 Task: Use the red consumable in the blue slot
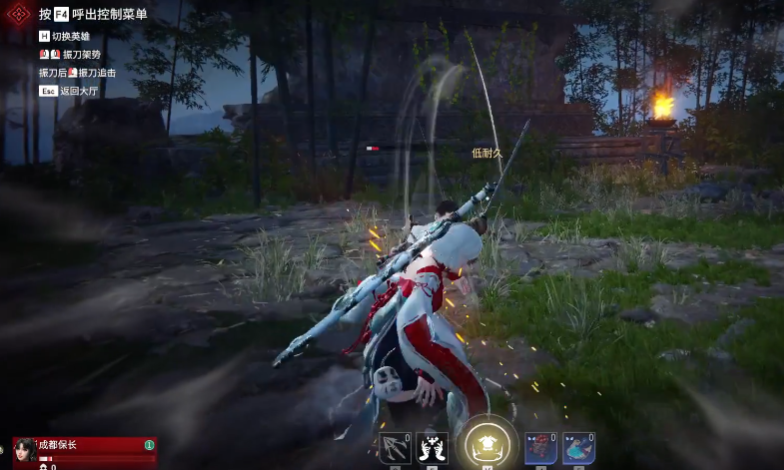[541, 447]
